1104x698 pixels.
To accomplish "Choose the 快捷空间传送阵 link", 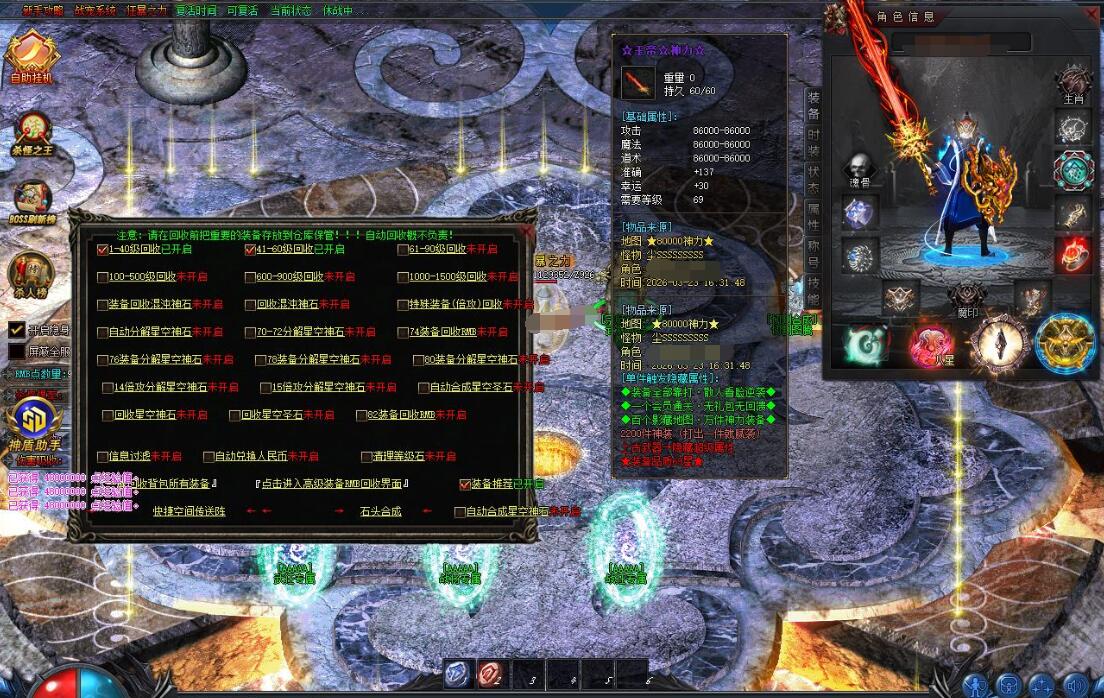I will 189,512.
